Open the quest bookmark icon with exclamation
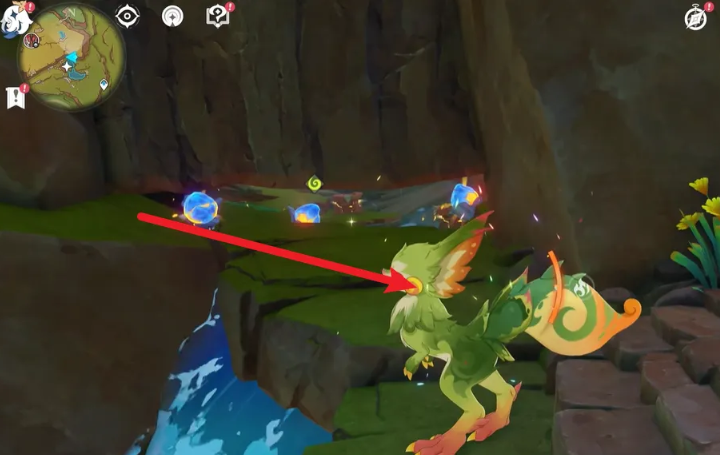The width and height of the screenshot is (720, 455). click(15, 97)
